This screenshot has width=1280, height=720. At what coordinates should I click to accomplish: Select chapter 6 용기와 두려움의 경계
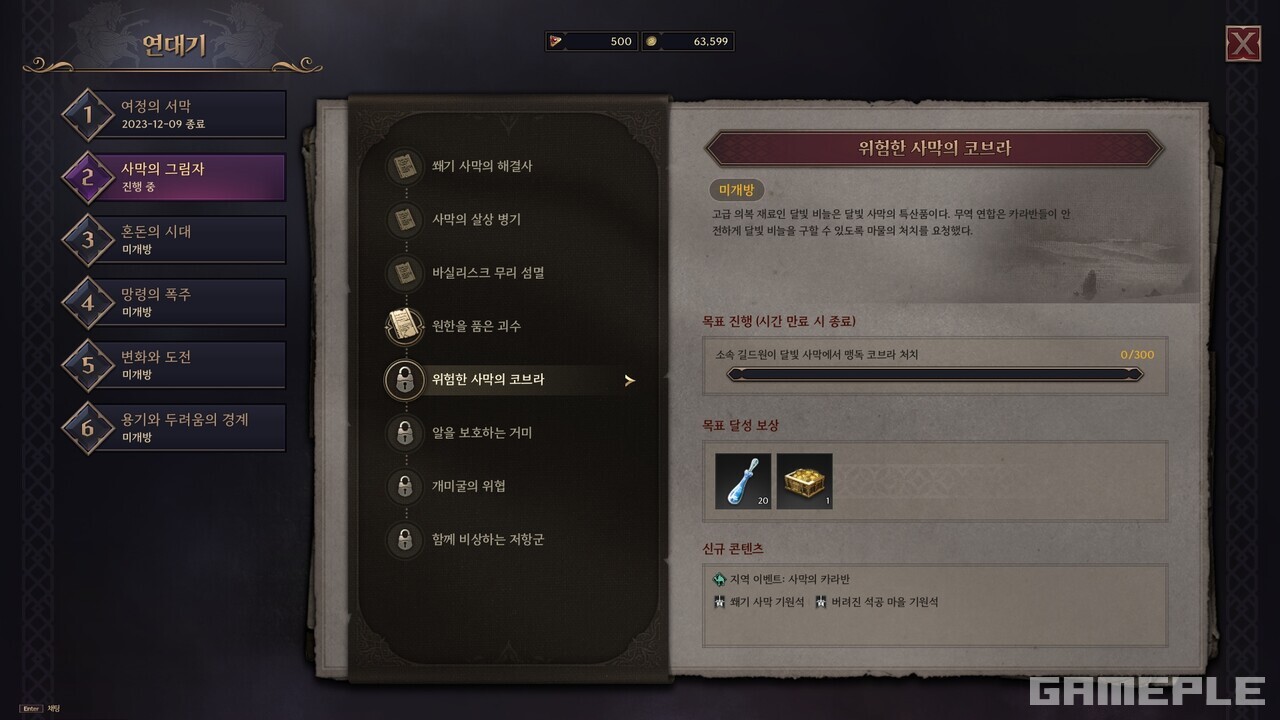click(174, 427)
